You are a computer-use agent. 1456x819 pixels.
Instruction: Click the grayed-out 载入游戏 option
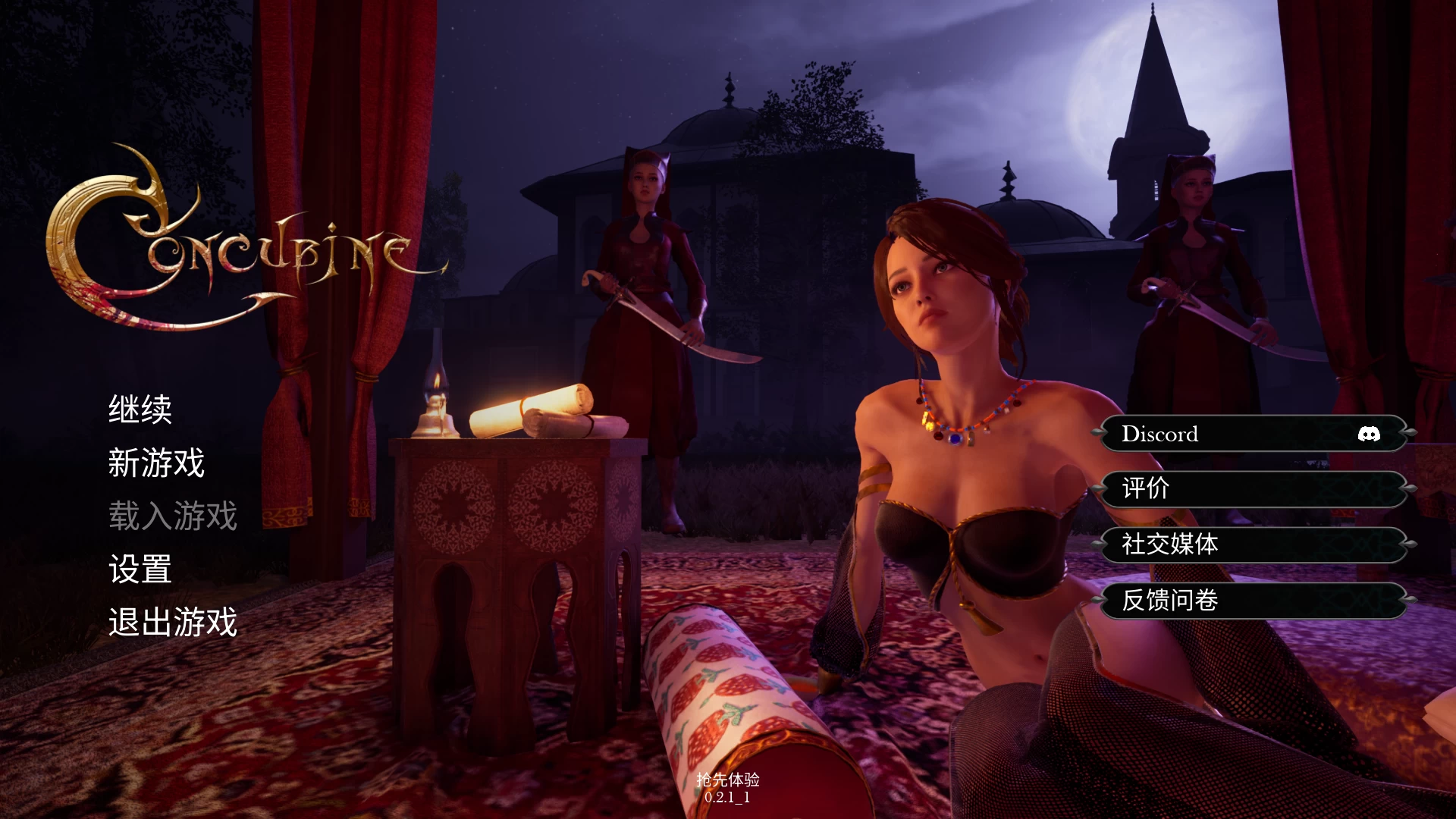(172, 515)
